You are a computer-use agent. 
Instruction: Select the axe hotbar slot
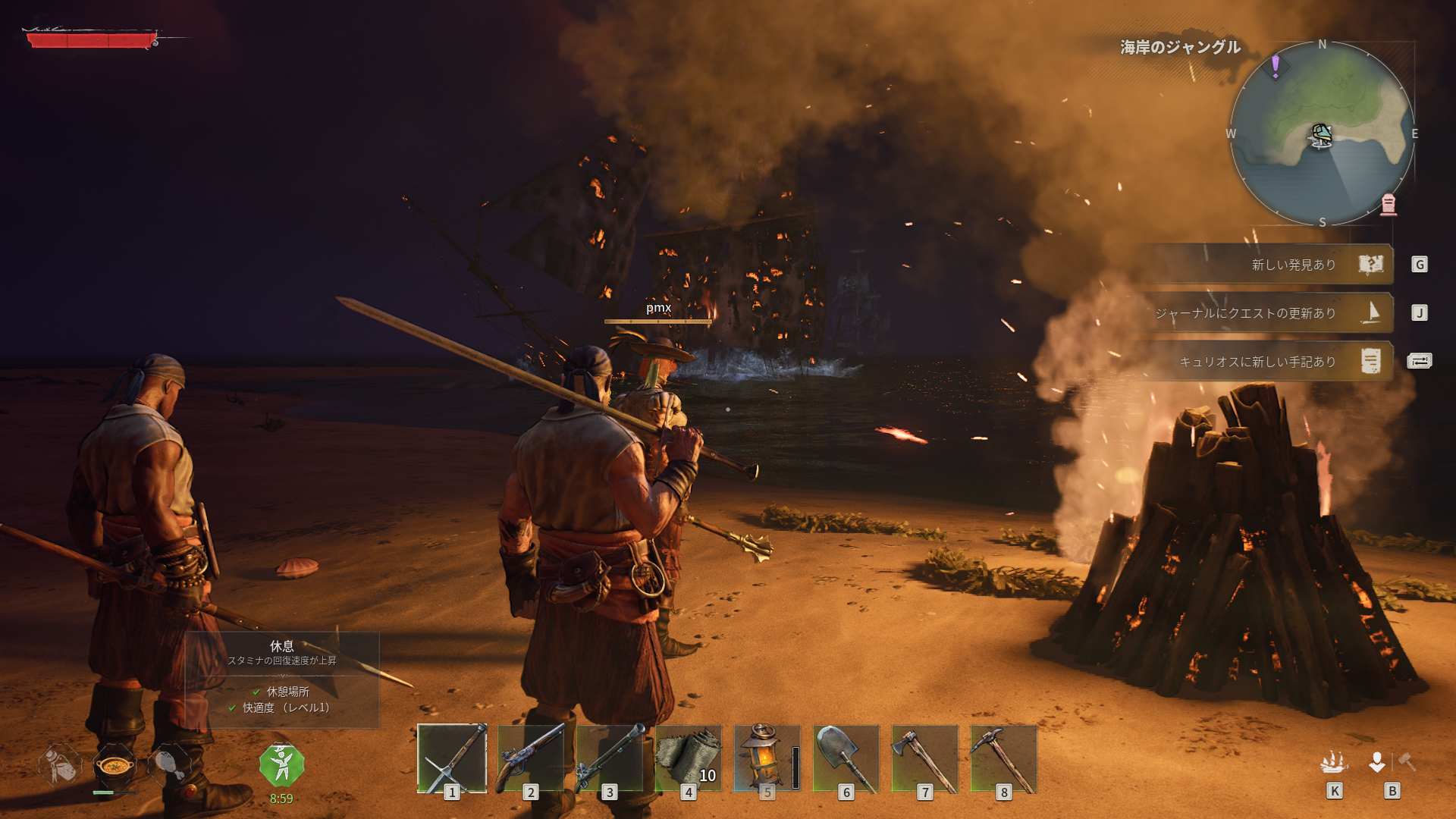[x=924, y=758]
